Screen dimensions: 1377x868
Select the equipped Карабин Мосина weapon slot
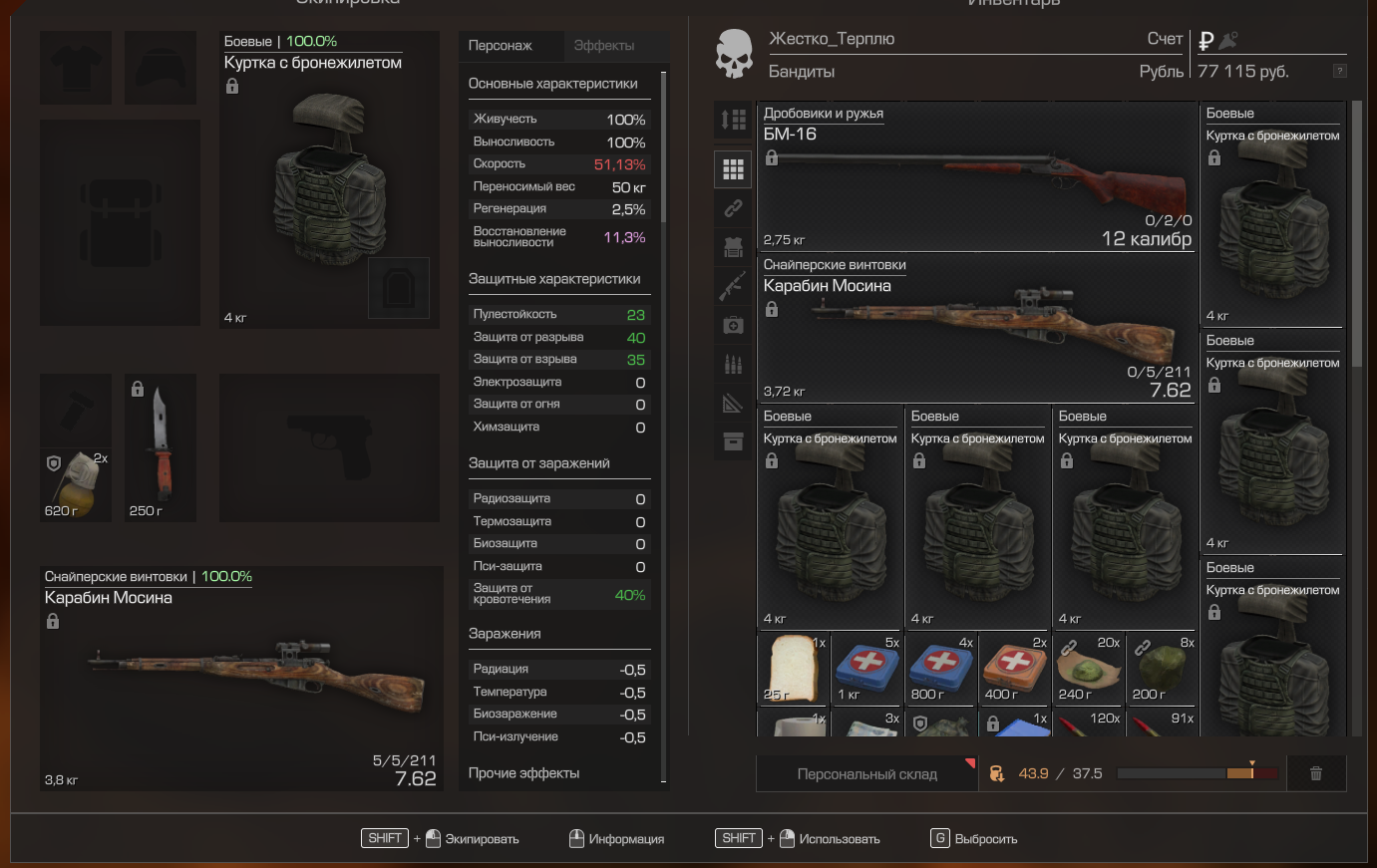pos(241,678)
